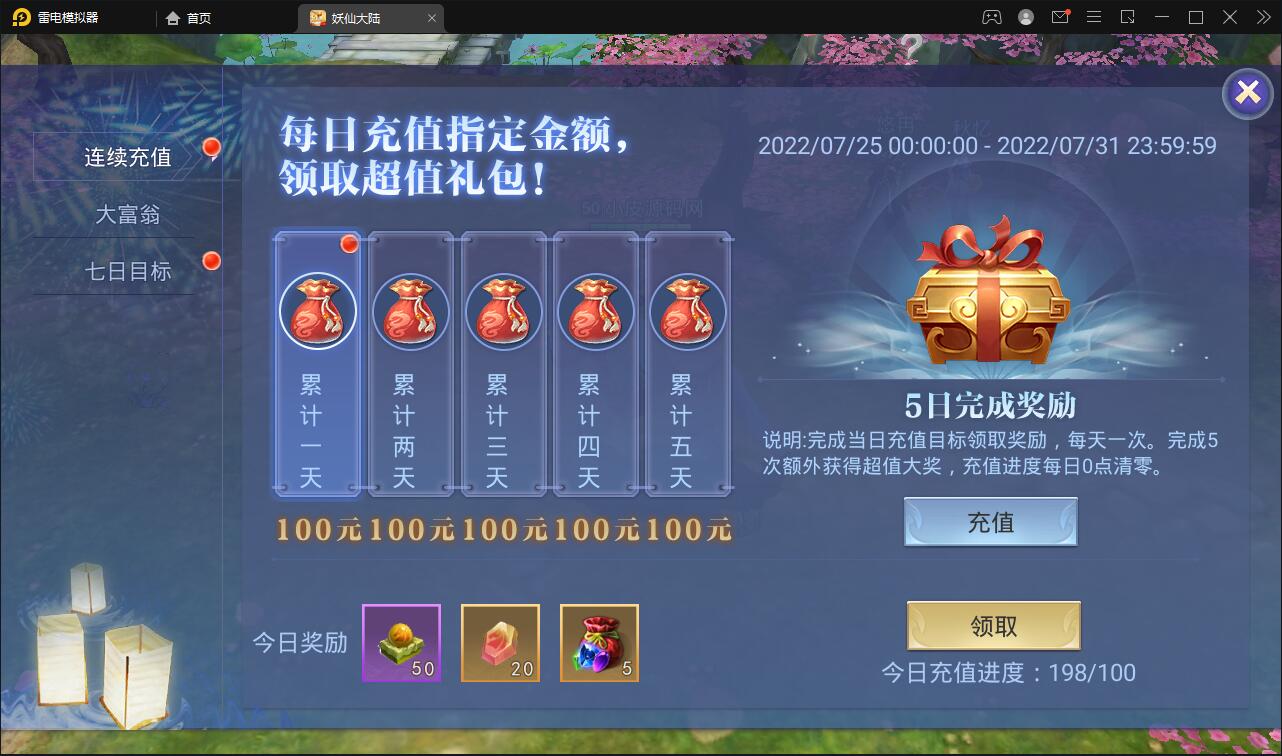The height and width of the screenshot is (756, 1282).
Task: Click the 累计五天 pouch icon
Action: coord(689,311)
